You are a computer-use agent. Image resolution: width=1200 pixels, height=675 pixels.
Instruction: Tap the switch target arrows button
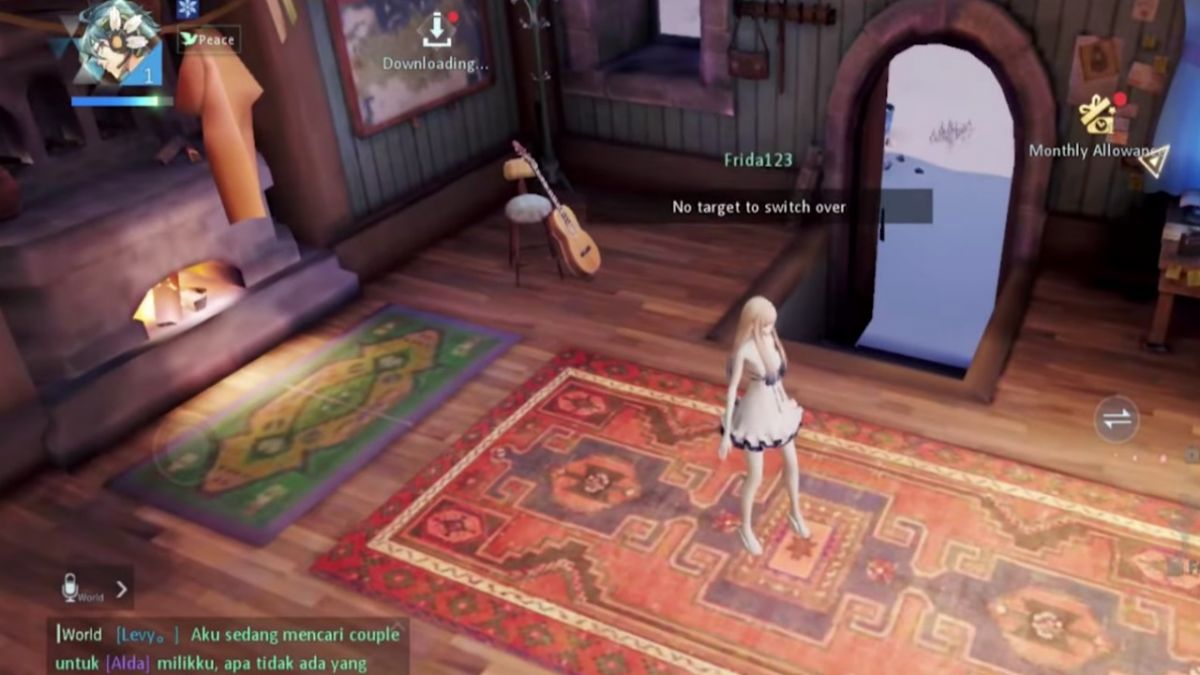pos(1116,419)
